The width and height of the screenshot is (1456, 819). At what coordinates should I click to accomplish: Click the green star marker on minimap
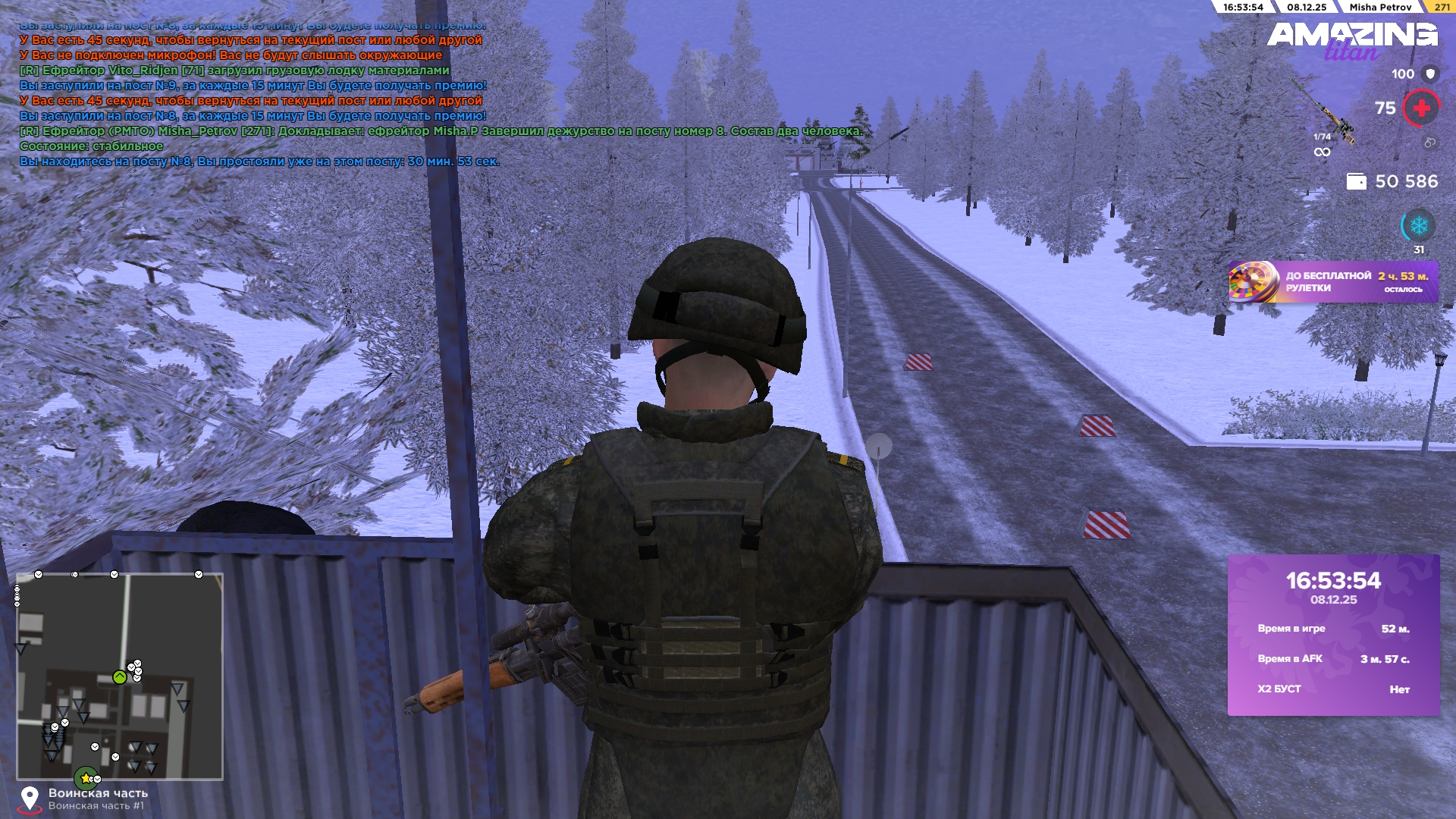85,778
